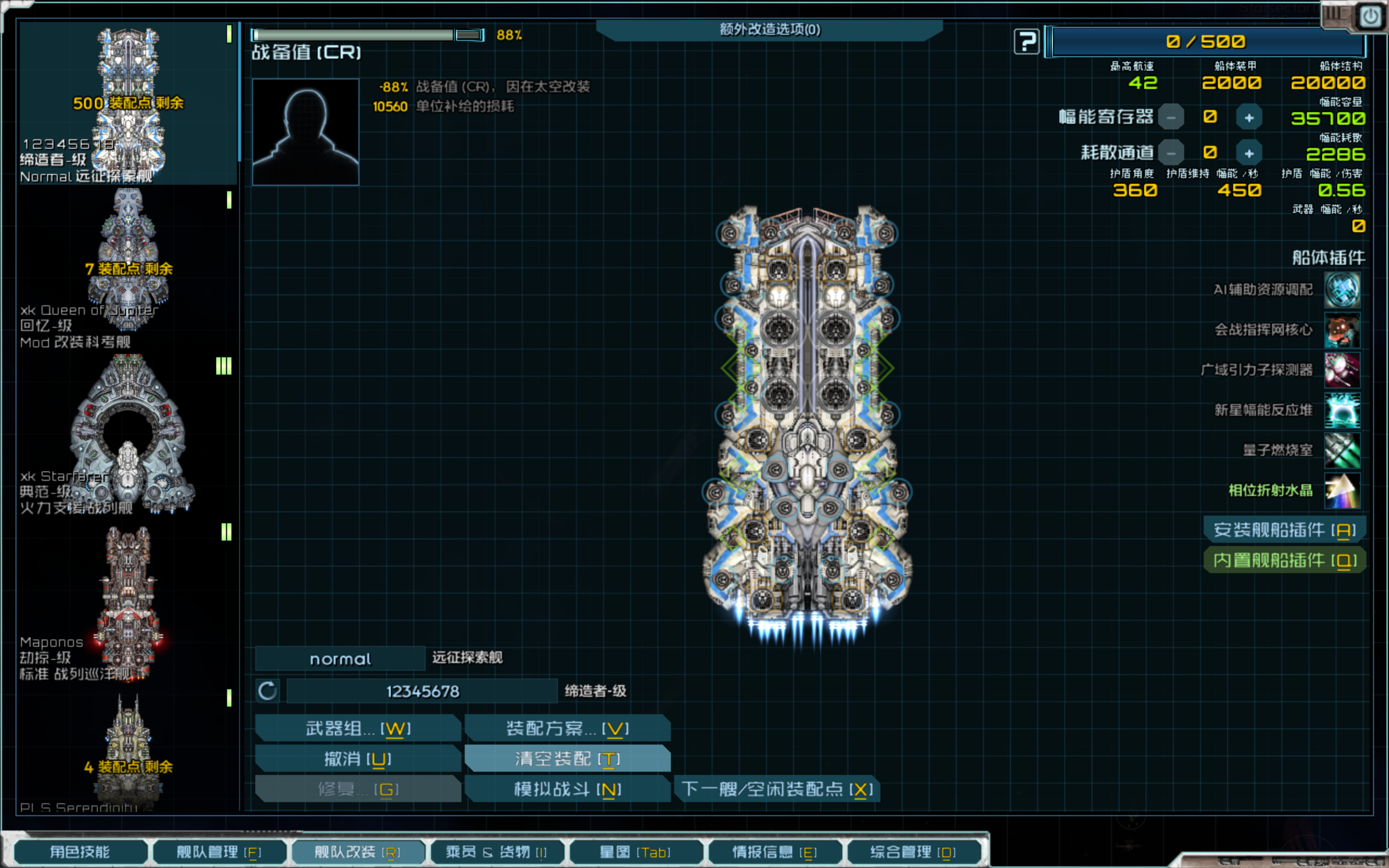The image size is (1389, 868).
Task: Open the 综合管理 command tab
Action: [x=913, y=851]
